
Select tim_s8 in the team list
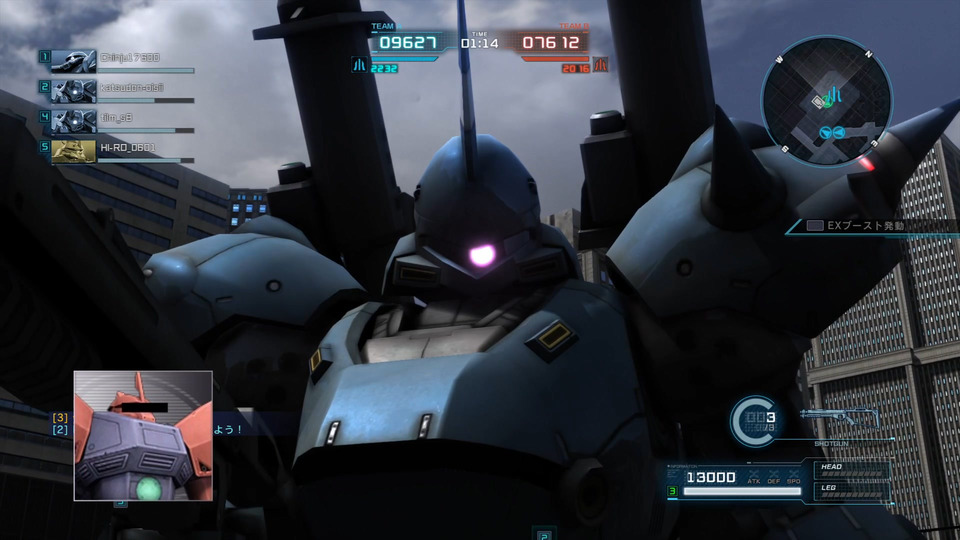click(116, 118)
